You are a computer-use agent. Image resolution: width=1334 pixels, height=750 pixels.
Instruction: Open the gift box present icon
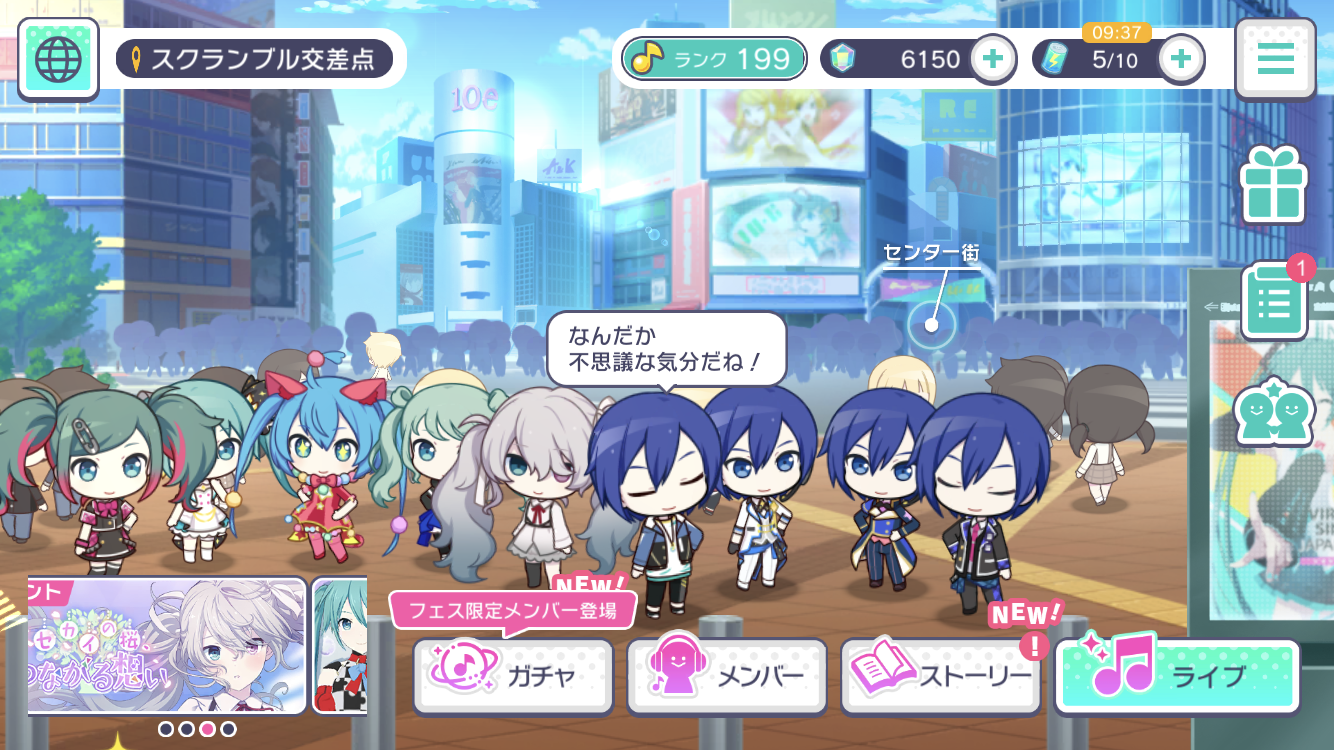(1273, 184)
